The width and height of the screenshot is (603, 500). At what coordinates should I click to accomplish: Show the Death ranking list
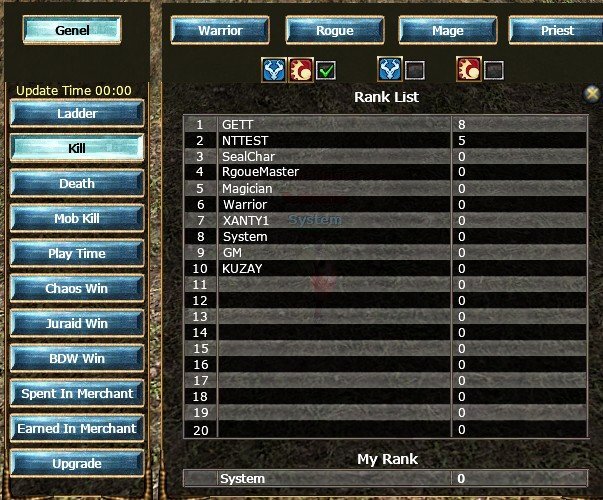coord(77,184)
